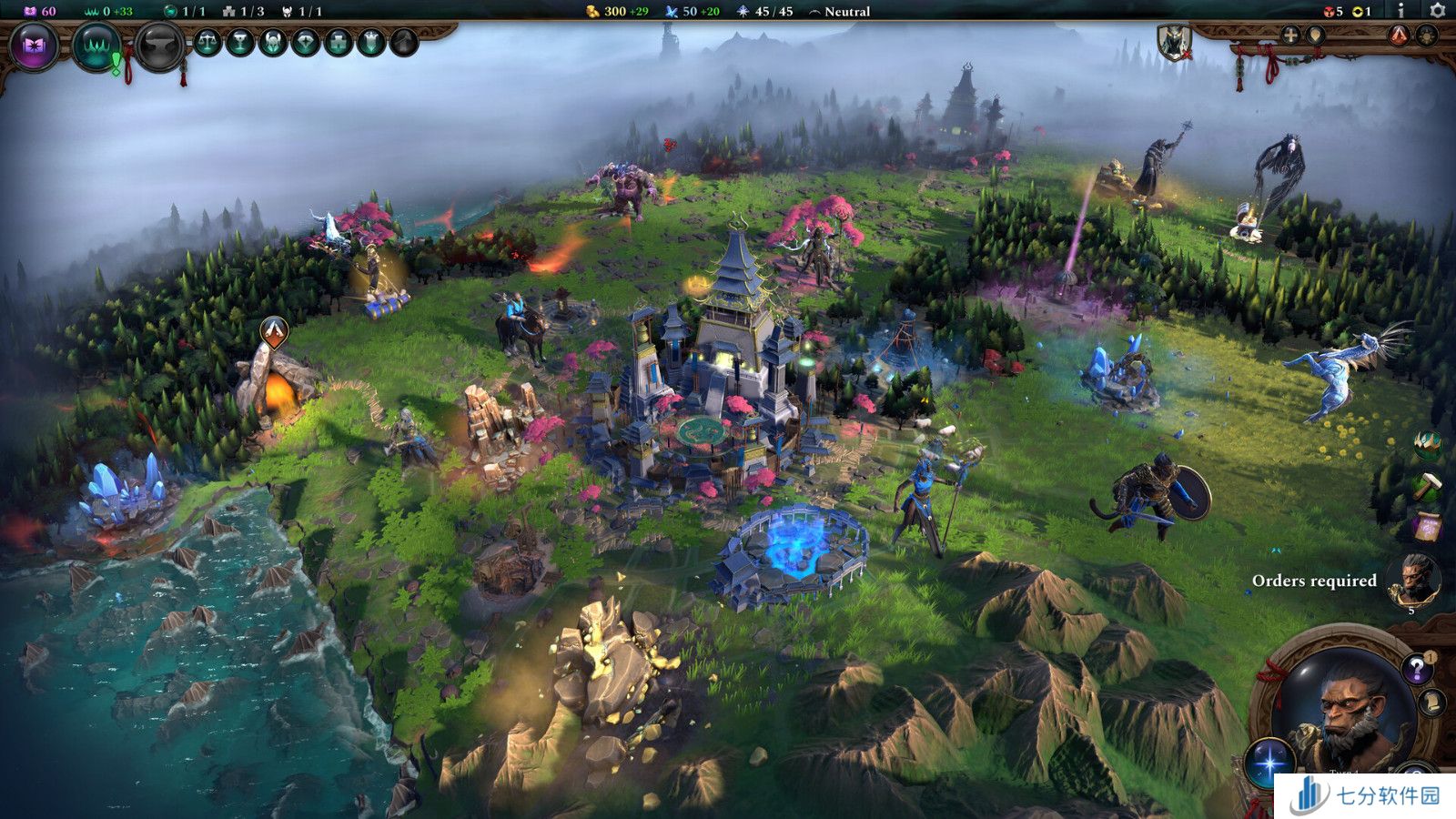Image resolution: width=1456 pixels, height=819 pixels.
Task: Open the purple tome research orb
Action: pos(34,45)
